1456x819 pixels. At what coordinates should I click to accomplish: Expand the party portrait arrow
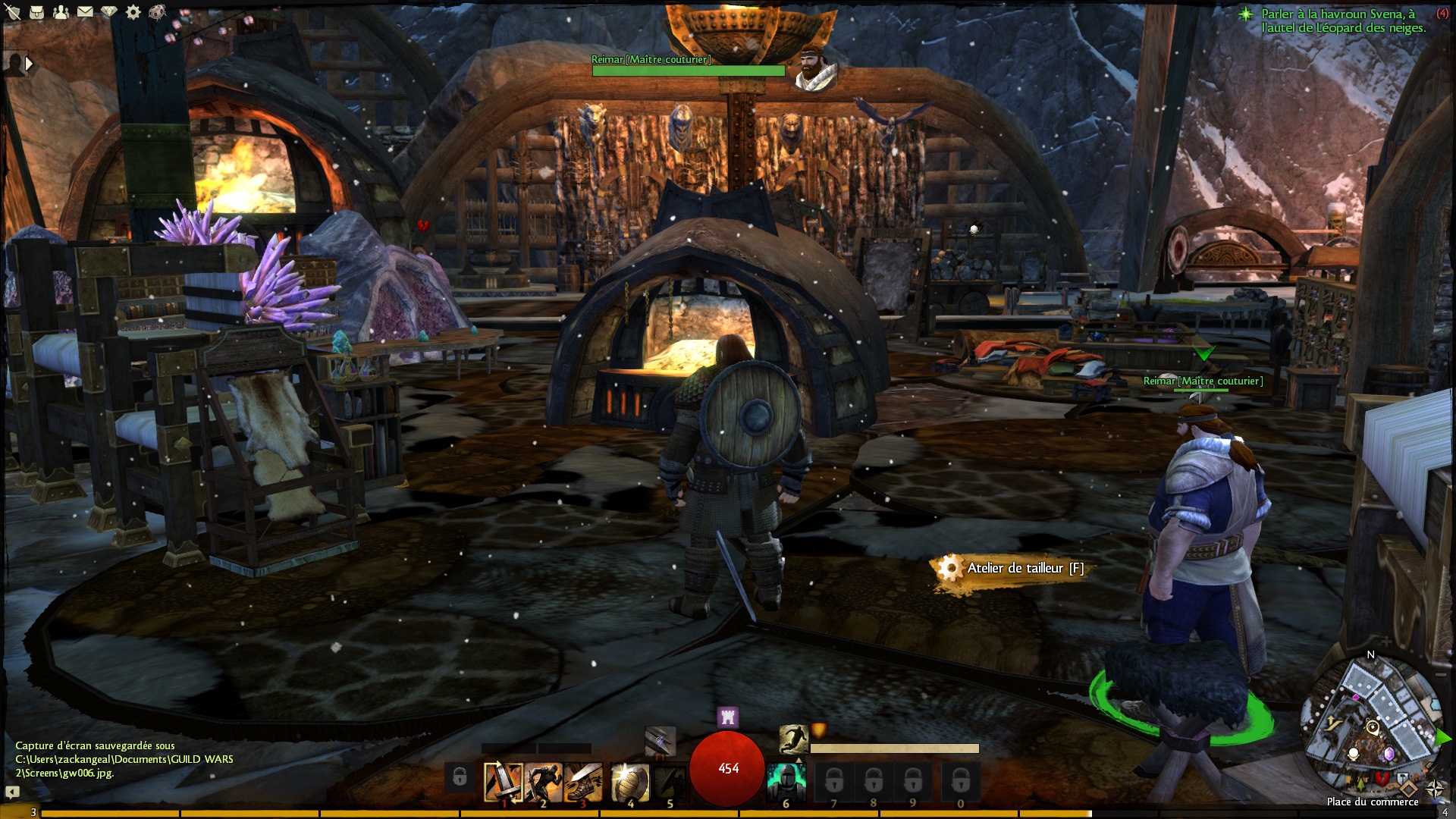(29, 64)
